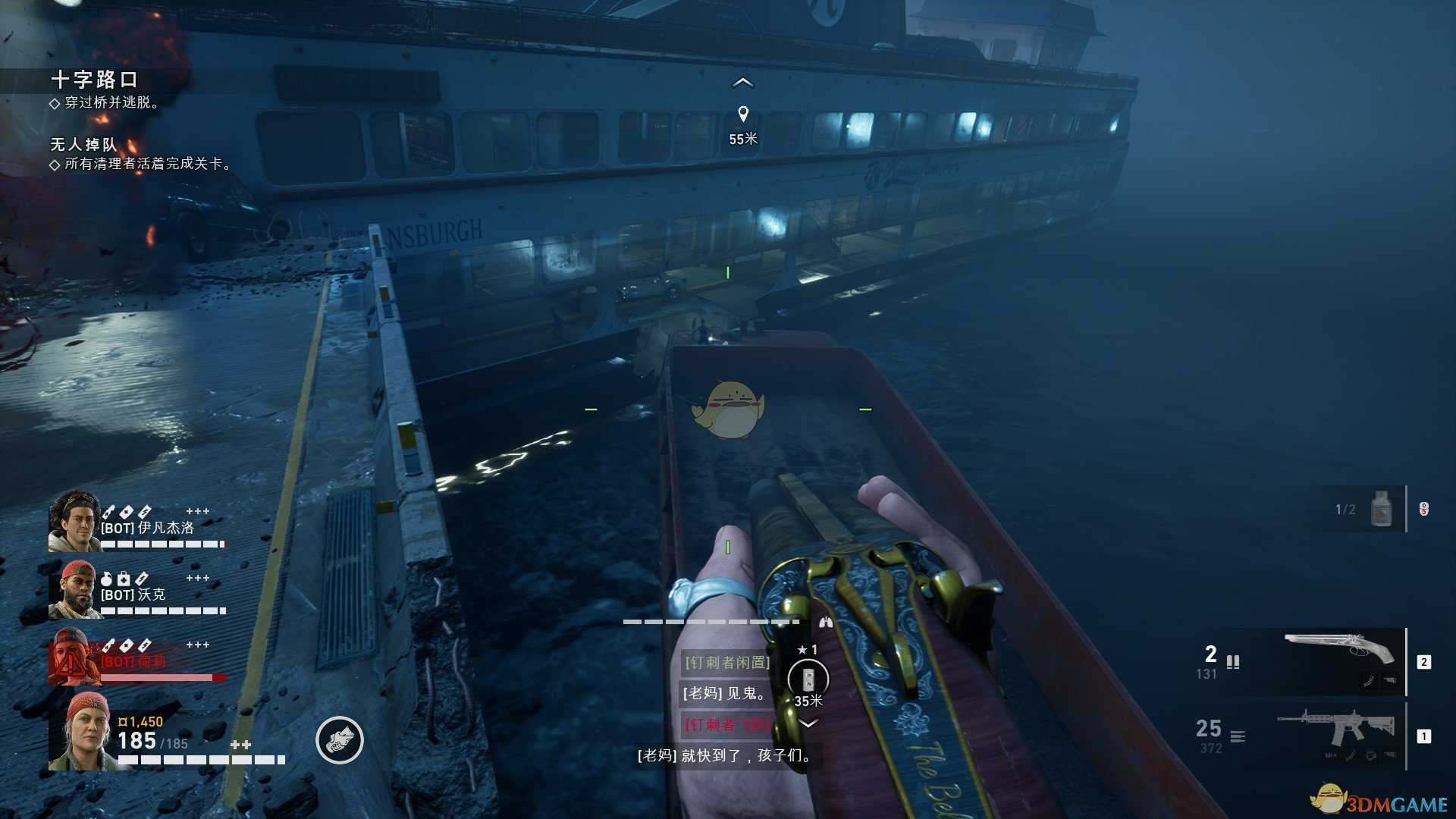
Task: Click the 55米 waypoint pin marker
Action: pyautogui.click(x=743, y=114)
